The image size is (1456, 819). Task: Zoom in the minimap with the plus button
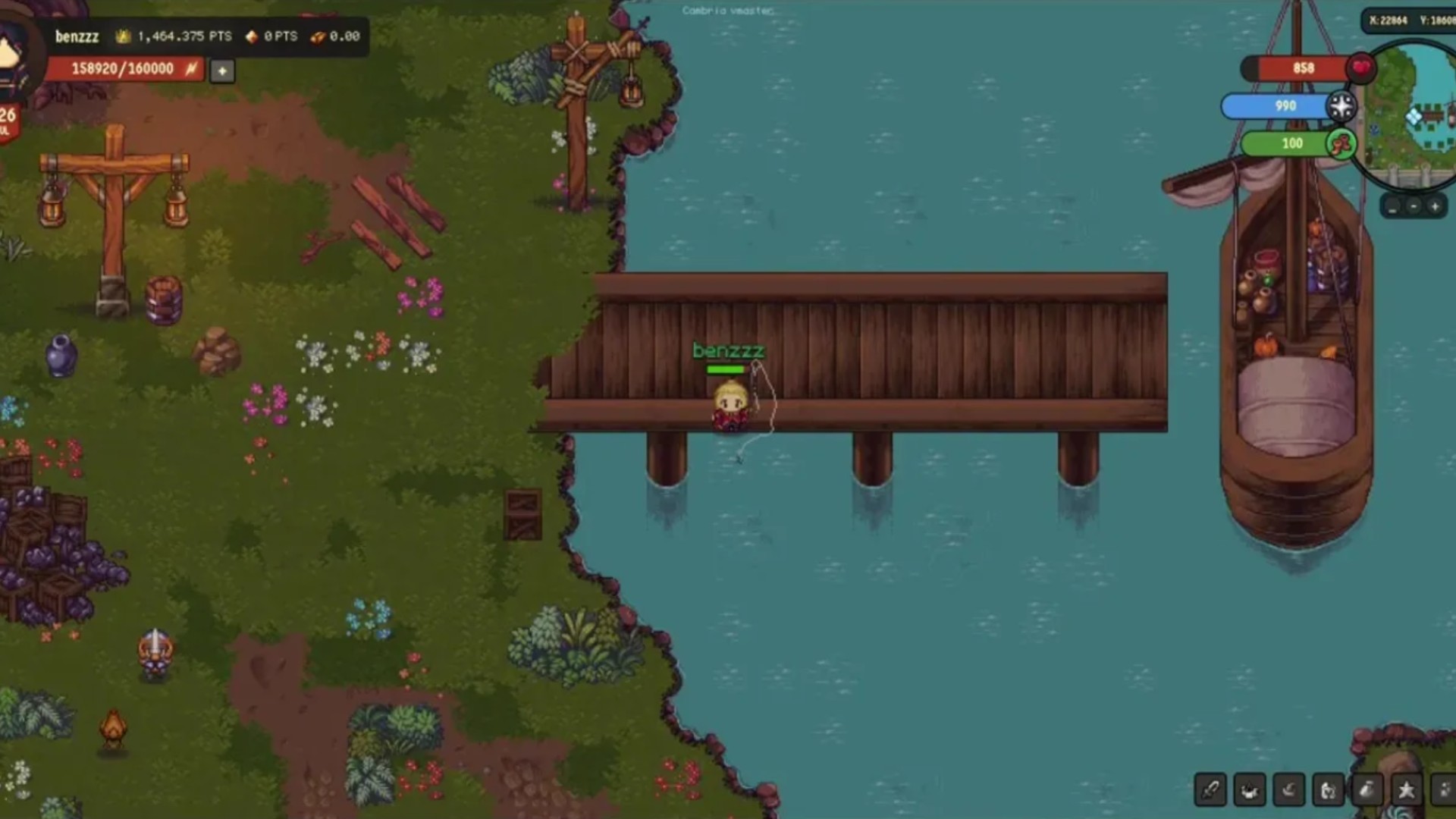(1435, 206)
